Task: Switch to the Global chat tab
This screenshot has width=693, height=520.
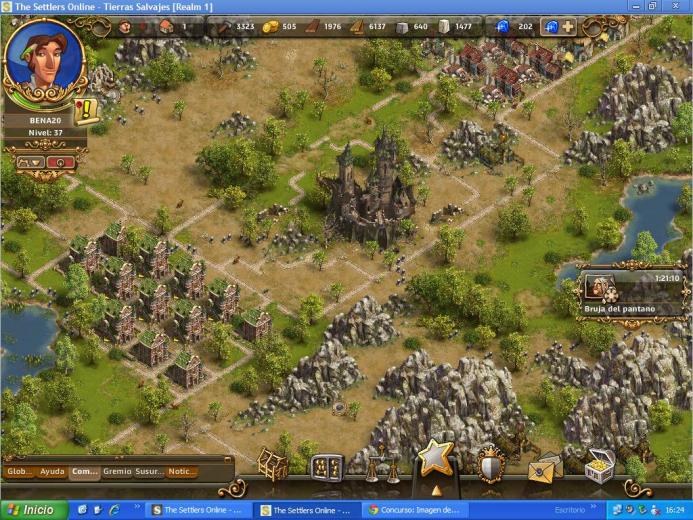Action: 20,471
